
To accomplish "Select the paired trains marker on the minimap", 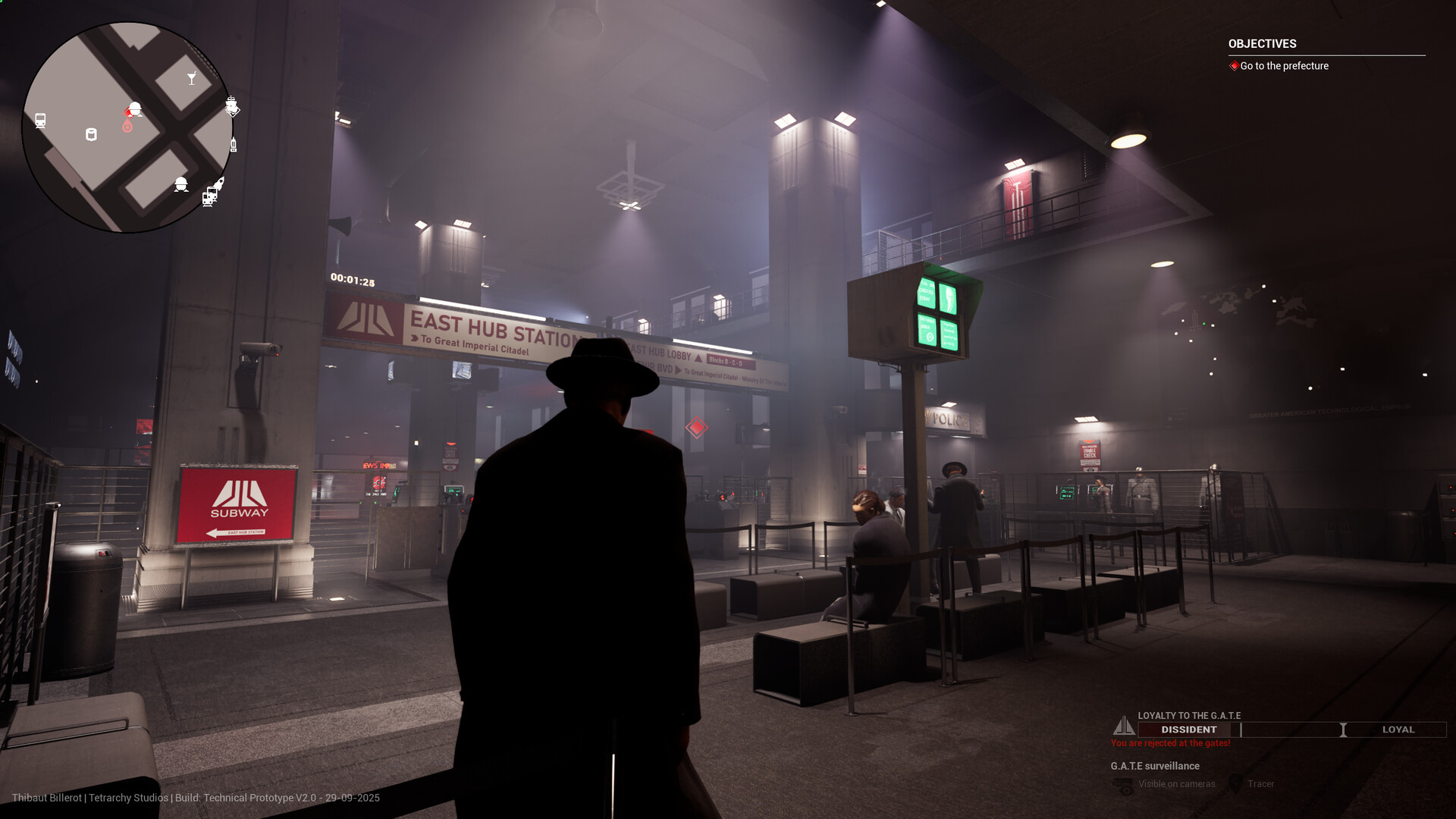I will (x=209, y=198).
